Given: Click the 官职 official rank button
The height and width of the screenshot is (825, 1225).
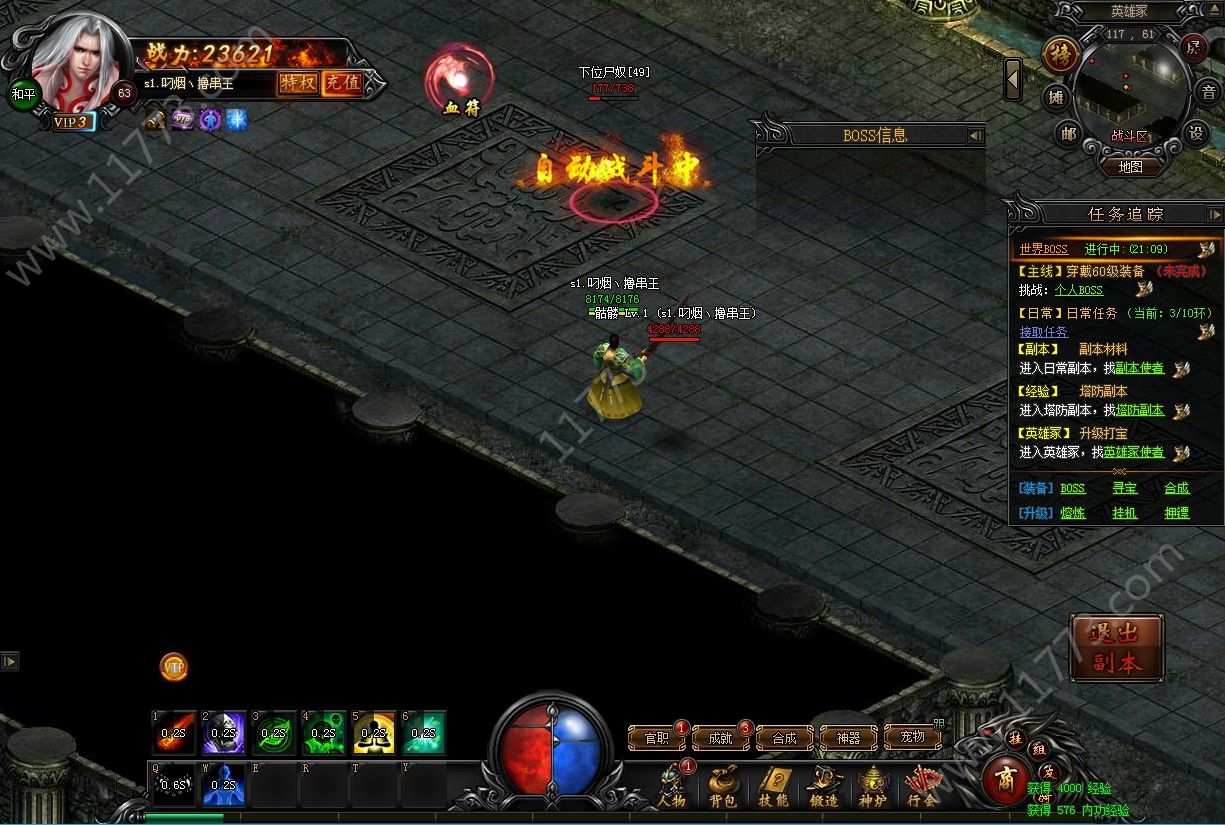Looking at the screenshot, I should click(657, 738).
